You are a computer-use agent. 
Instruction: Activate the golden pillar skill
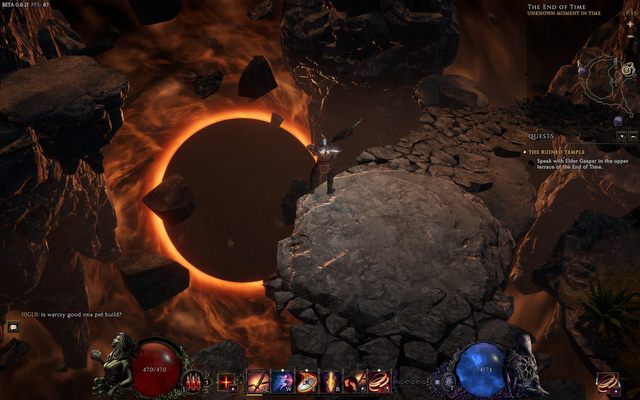pyautogui.click(x=331, y=381)
